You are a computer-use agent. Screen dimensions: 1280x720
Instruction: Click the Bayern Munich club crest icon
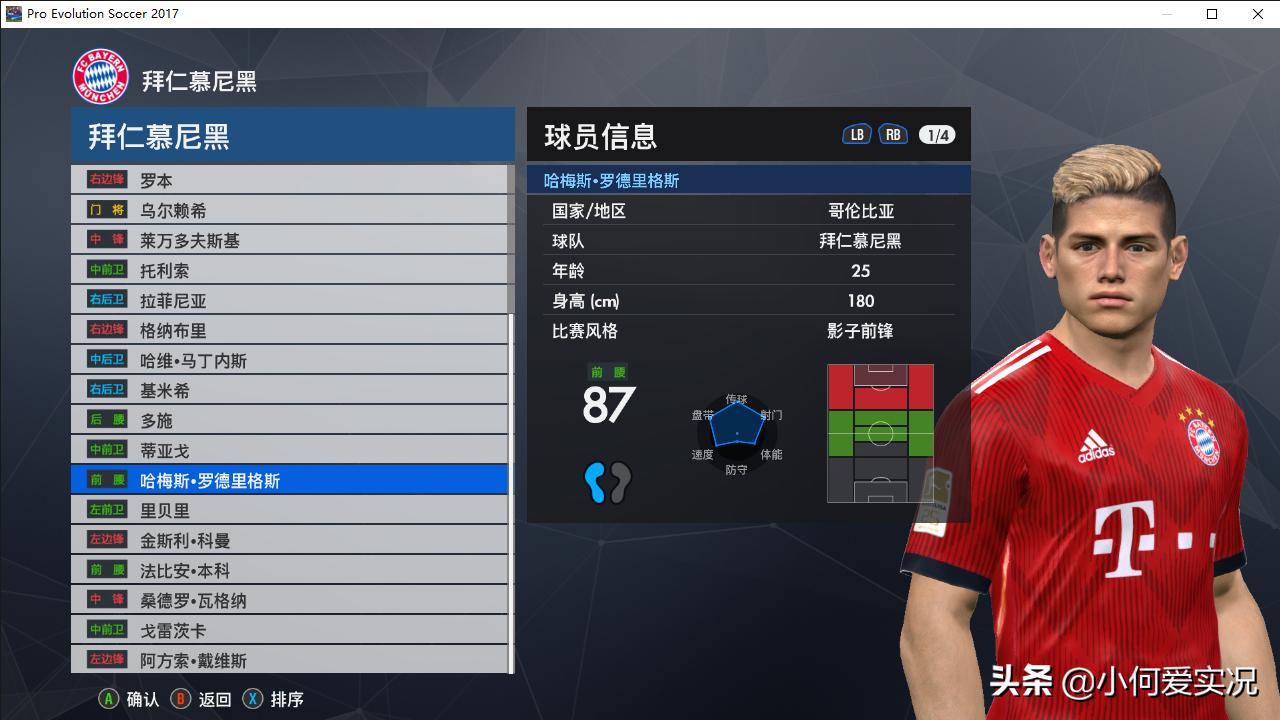[x=100, y=75]
